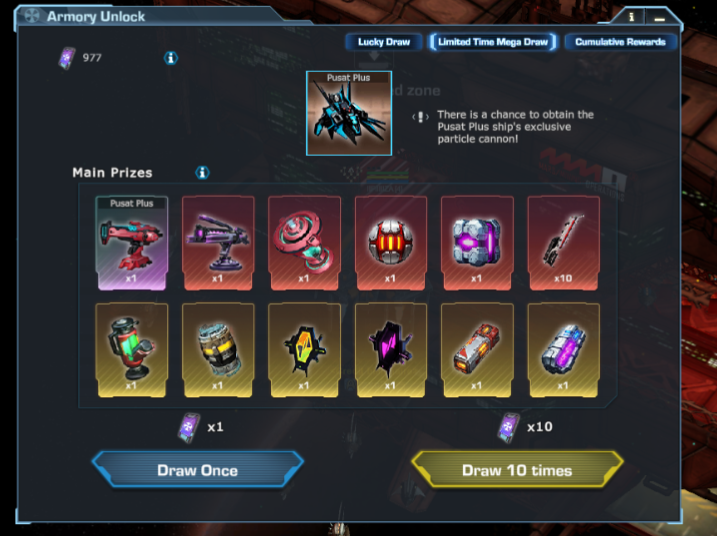Click the Draw Once button

[x=197, y=470]
